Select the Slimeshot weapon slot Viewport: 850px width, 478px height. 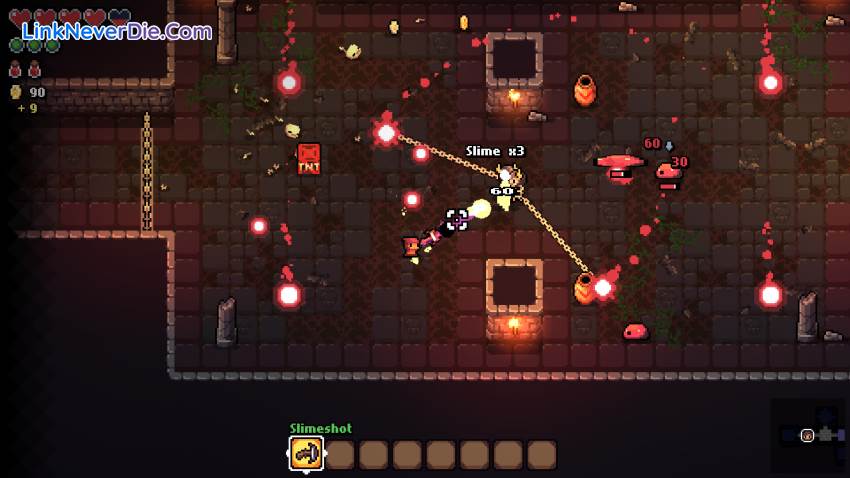[306, 454]
